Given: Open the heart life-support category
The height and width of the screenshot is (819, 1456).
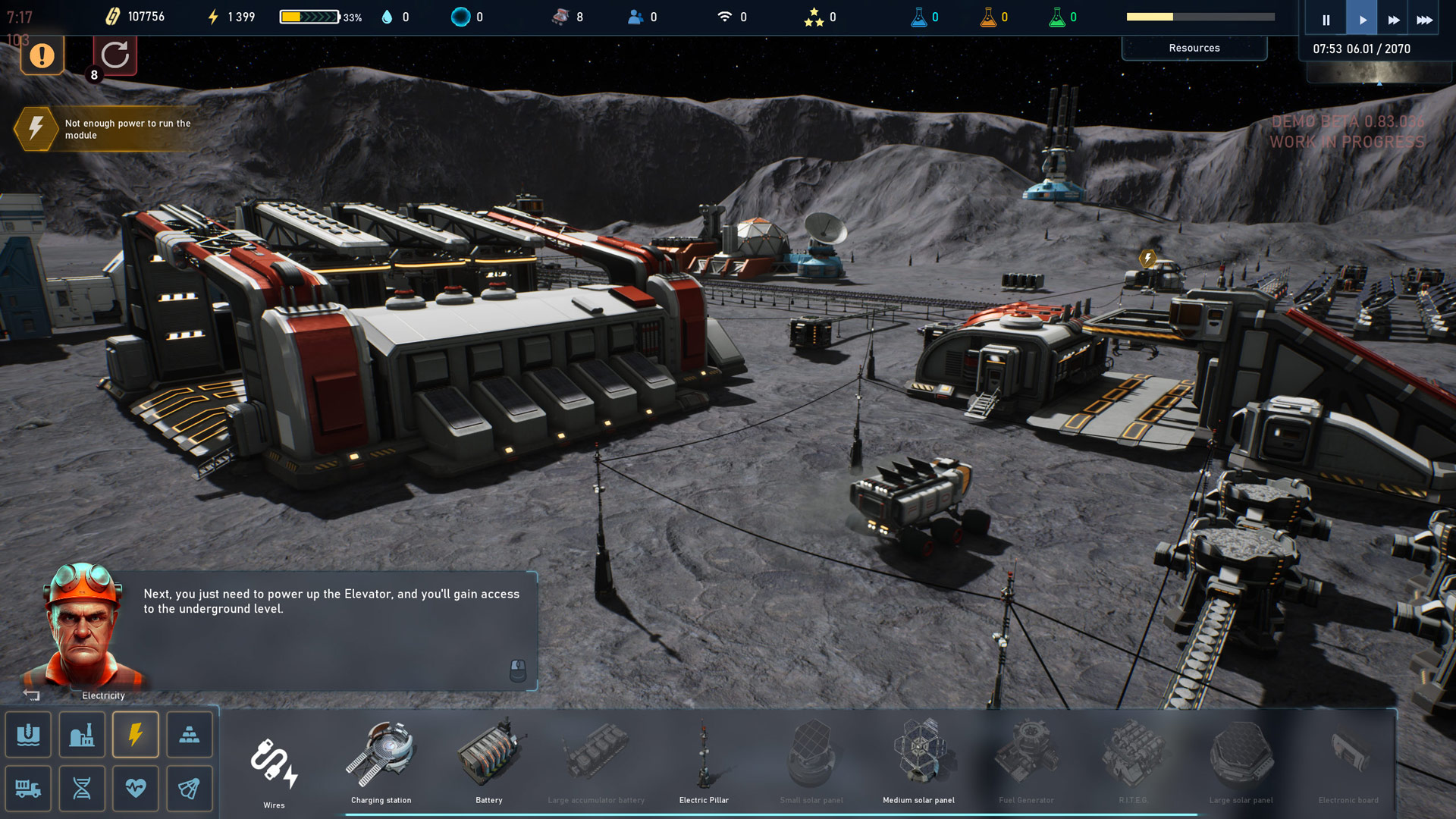Looking at the screenshot, I should point(136,789).
